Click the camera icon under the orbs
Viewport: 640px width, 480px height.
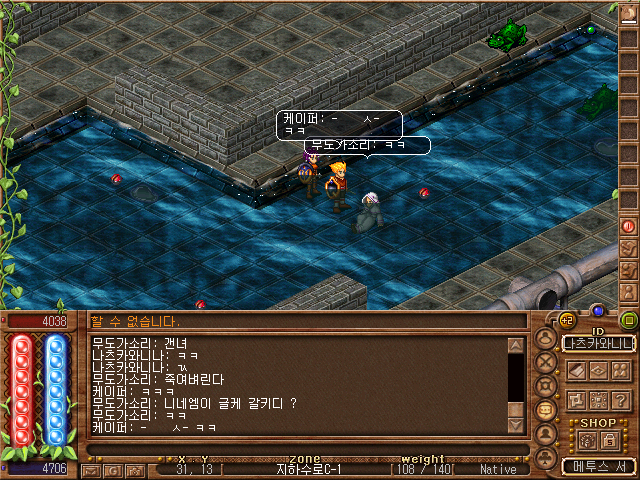coord(134,470)
